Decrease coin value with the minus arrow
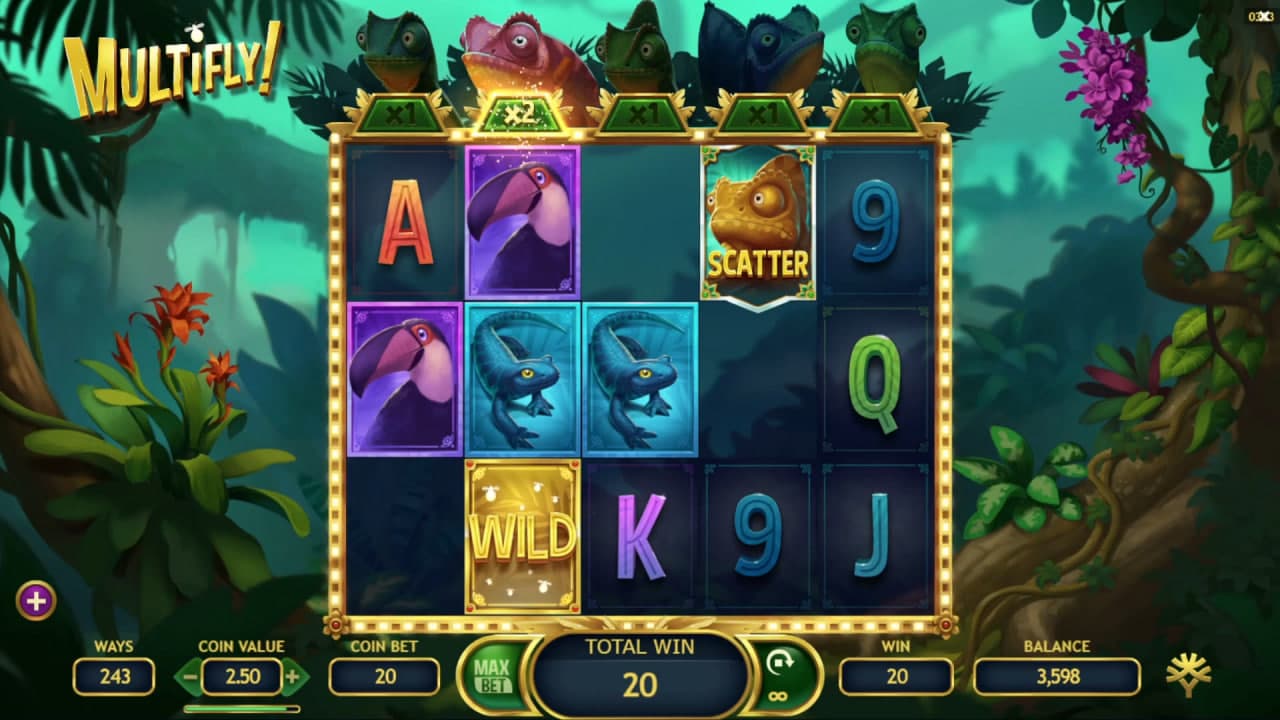The image size is (1280, 720). click(189, 677)
